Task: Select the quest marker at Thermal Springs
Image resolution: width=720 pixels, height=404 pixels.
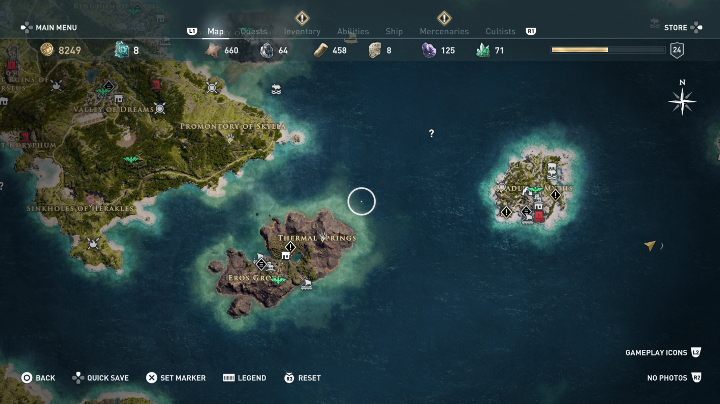Action: click(x=290, y=247)
